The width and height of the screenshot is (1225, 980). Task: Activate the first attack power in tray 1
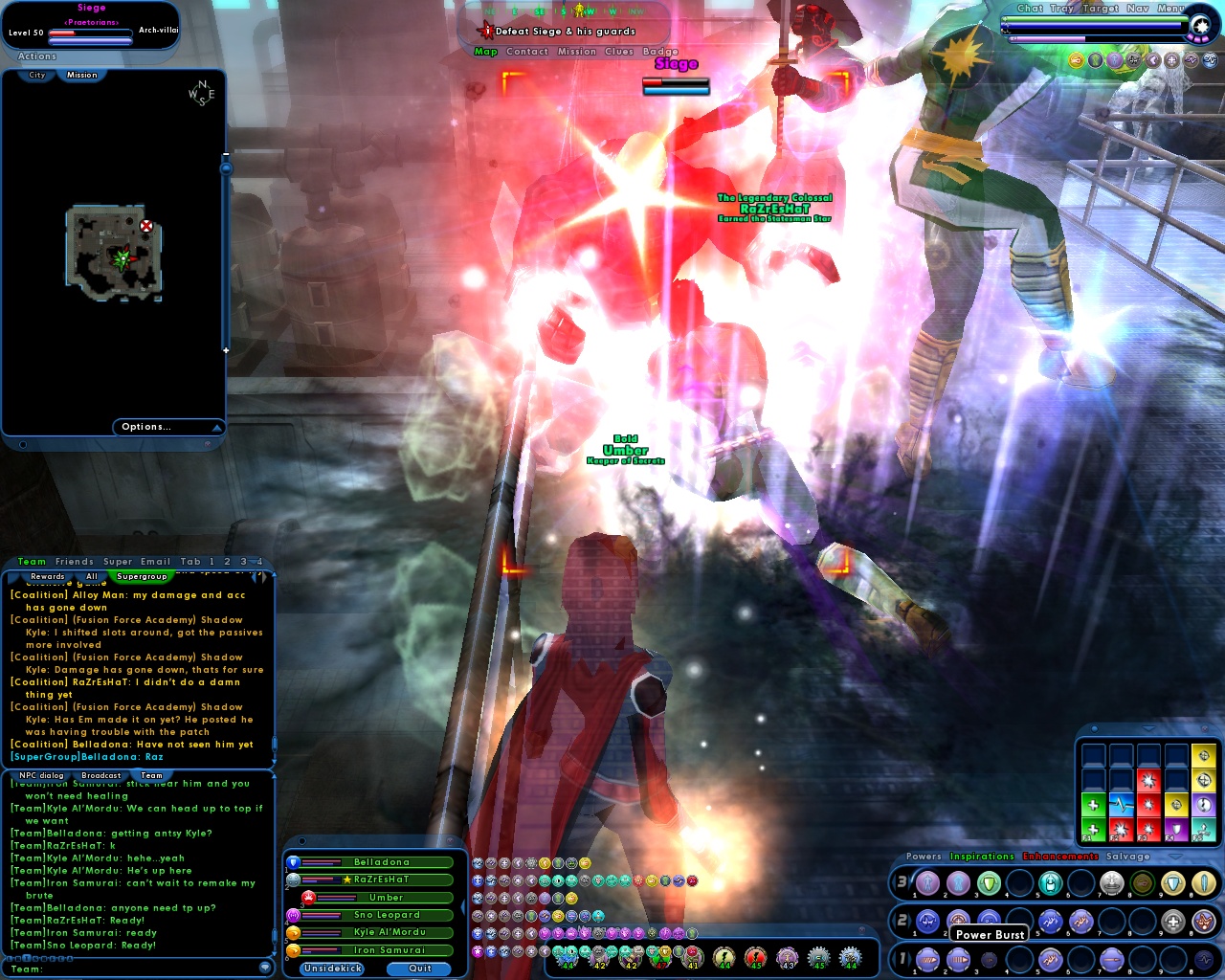926,959
